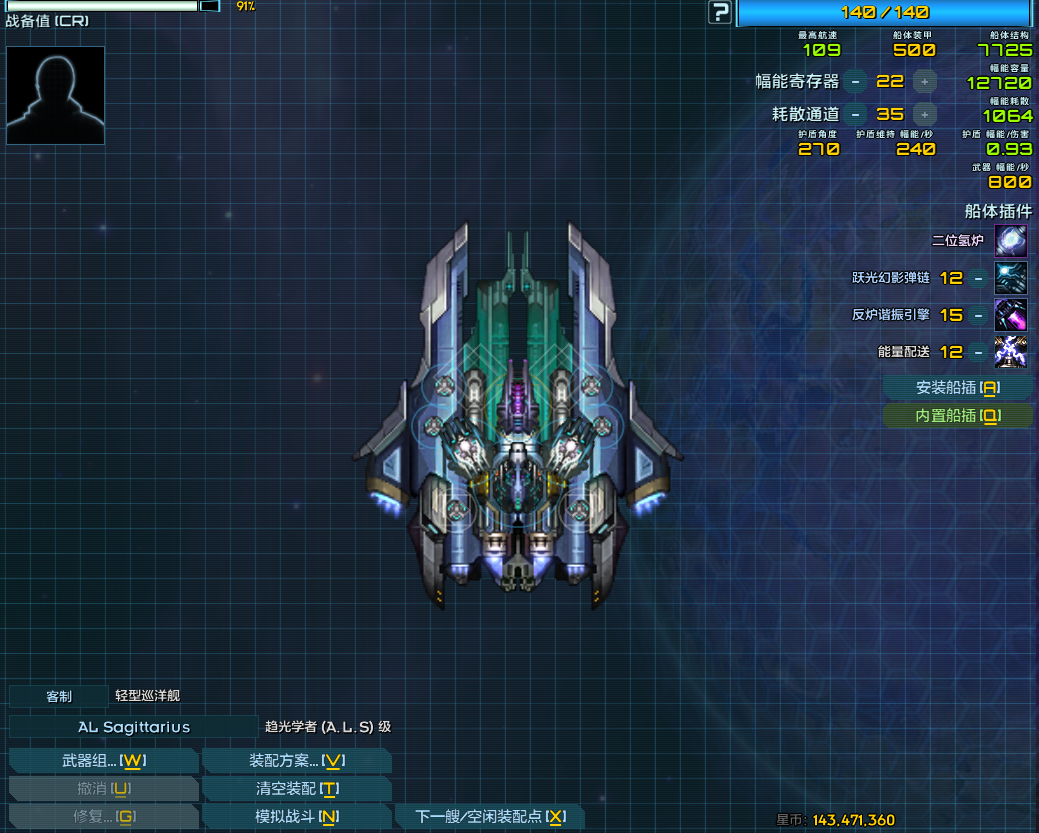Select the 能量配送 lightning hullmod icon
The width and height of the screenshot is (1039, 833).
1011,352
